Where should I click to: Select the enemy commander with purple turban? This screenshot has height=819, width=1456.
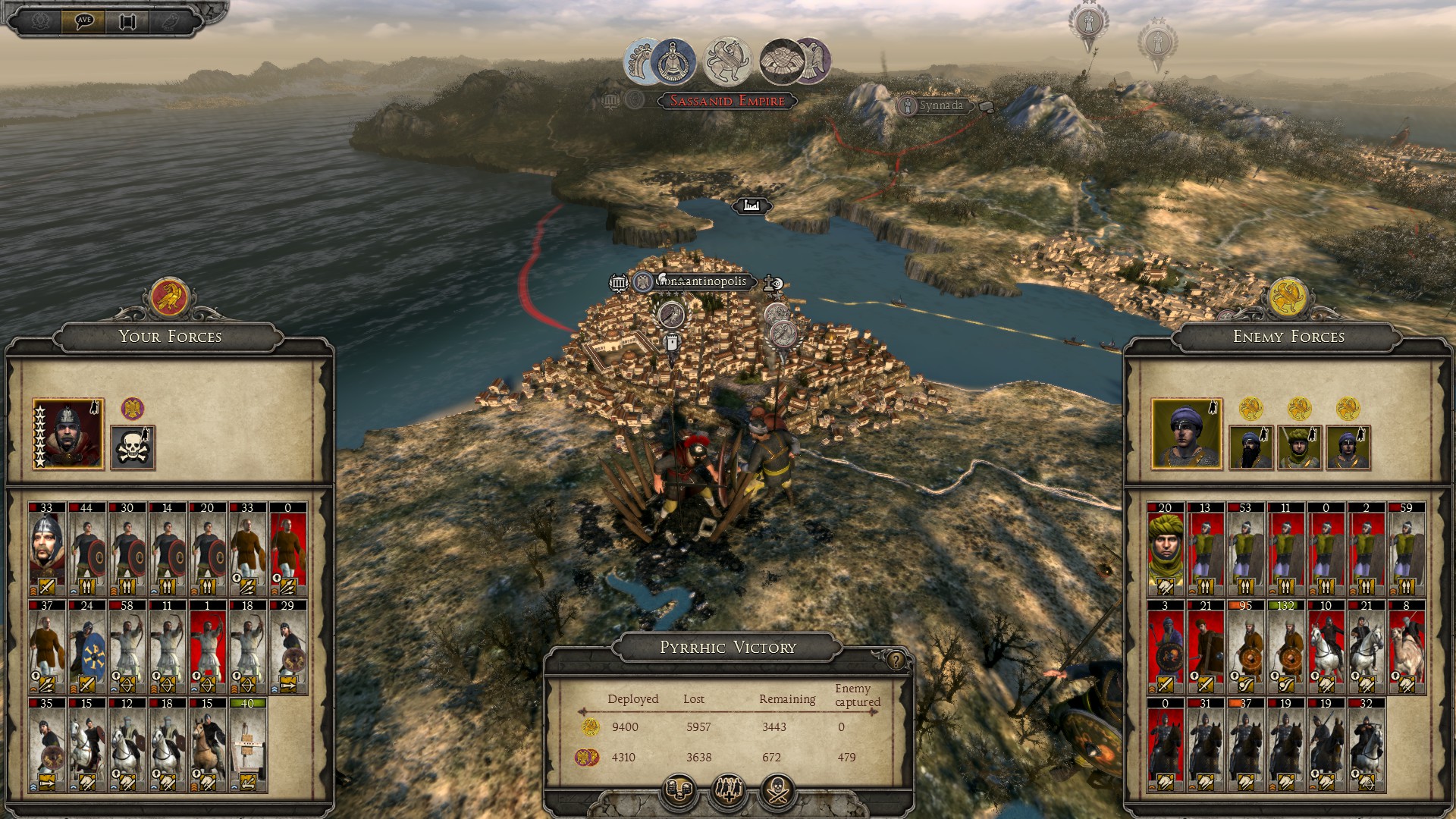1186,434
